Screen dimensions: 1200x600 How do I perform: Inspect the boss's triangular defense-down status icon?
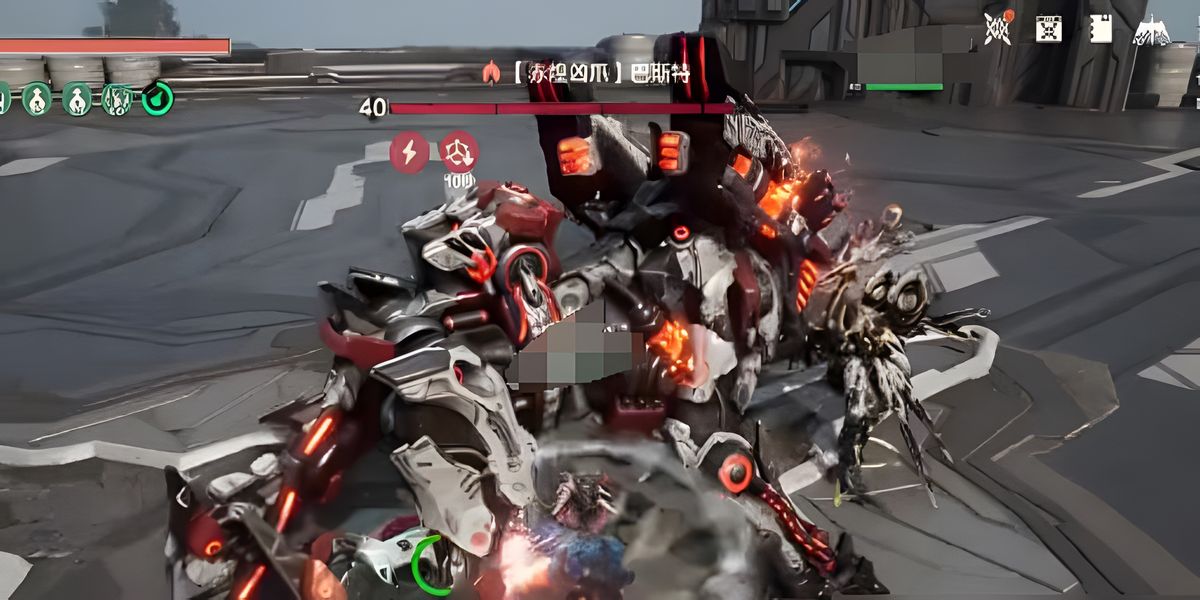(459, 151)
